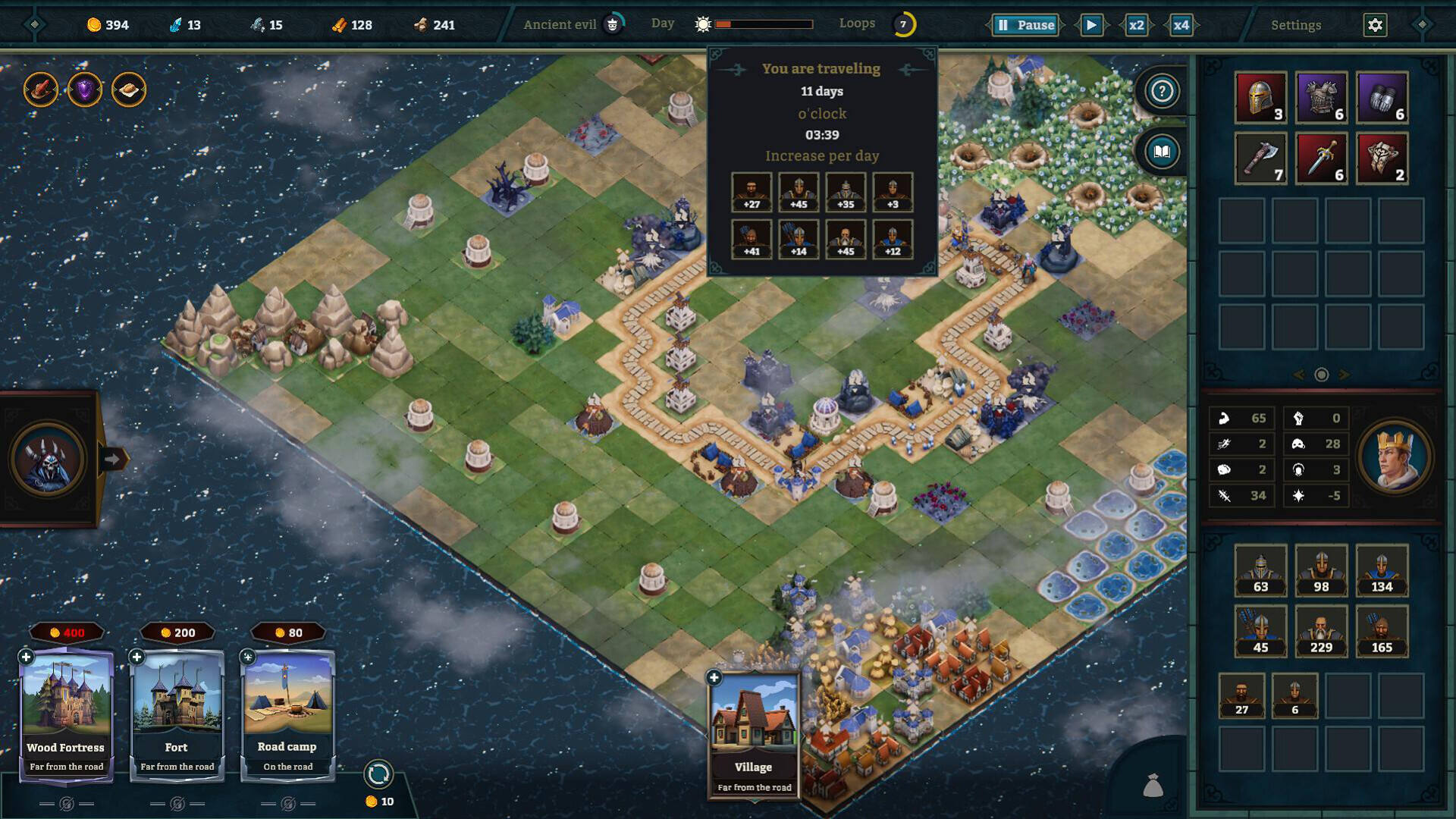Set game speed to normal play
Image resolution: width=1456 pixels, height=819 pixels.
click(x=1091, y=25)
